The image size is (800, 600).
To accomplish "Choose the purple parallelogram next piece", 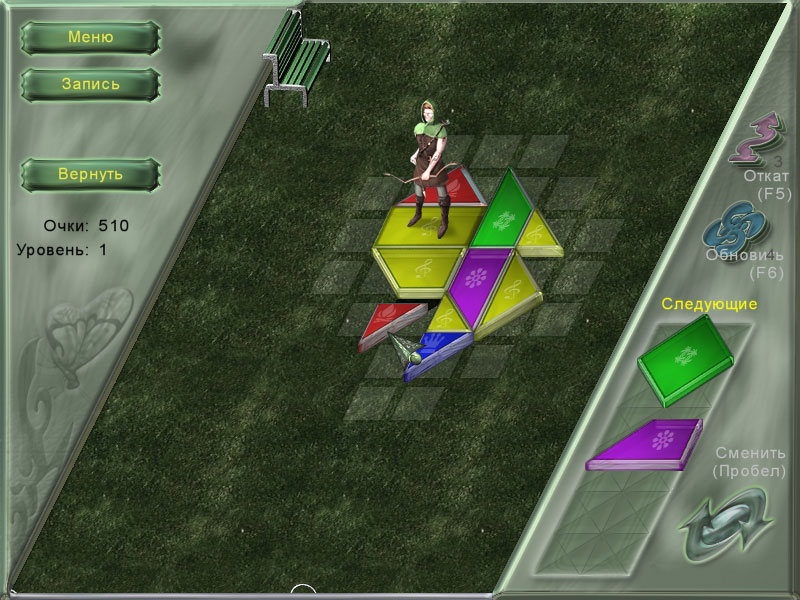I will pos(646,444).
